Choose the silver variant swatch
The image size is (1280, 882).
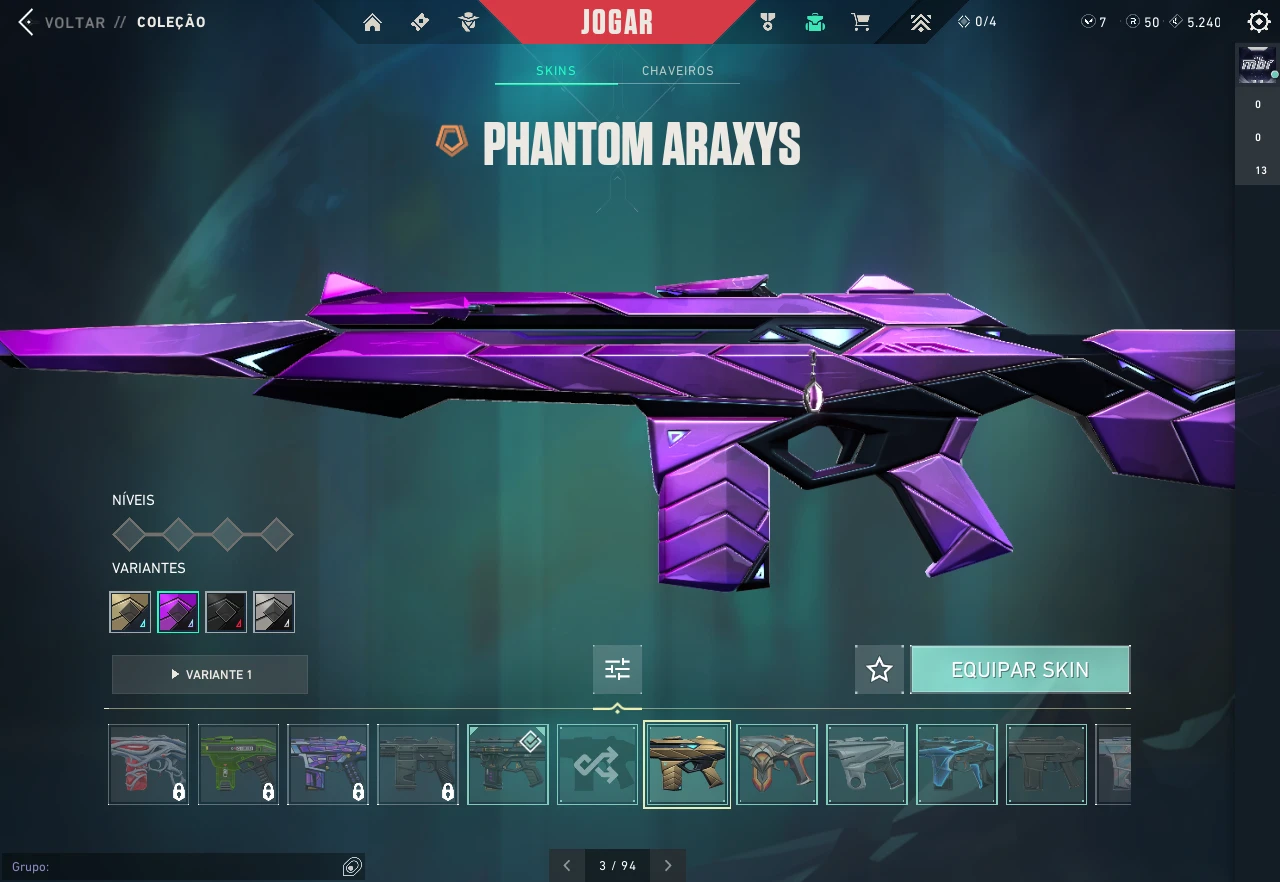click(x=274, y=612)
